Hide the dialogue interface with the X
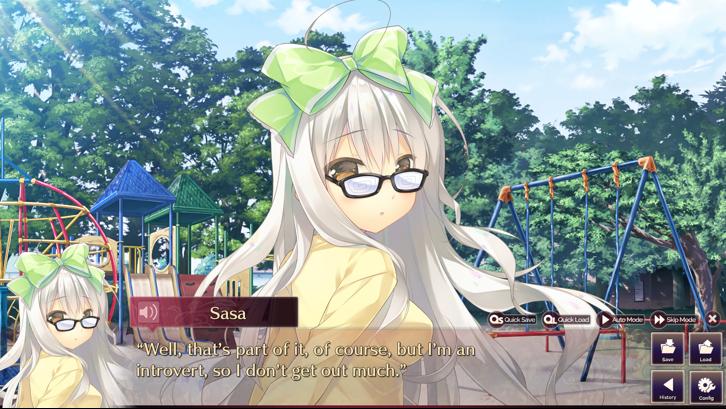The height and width of the screenshot is (409, 726). click(x=712, y=319)
